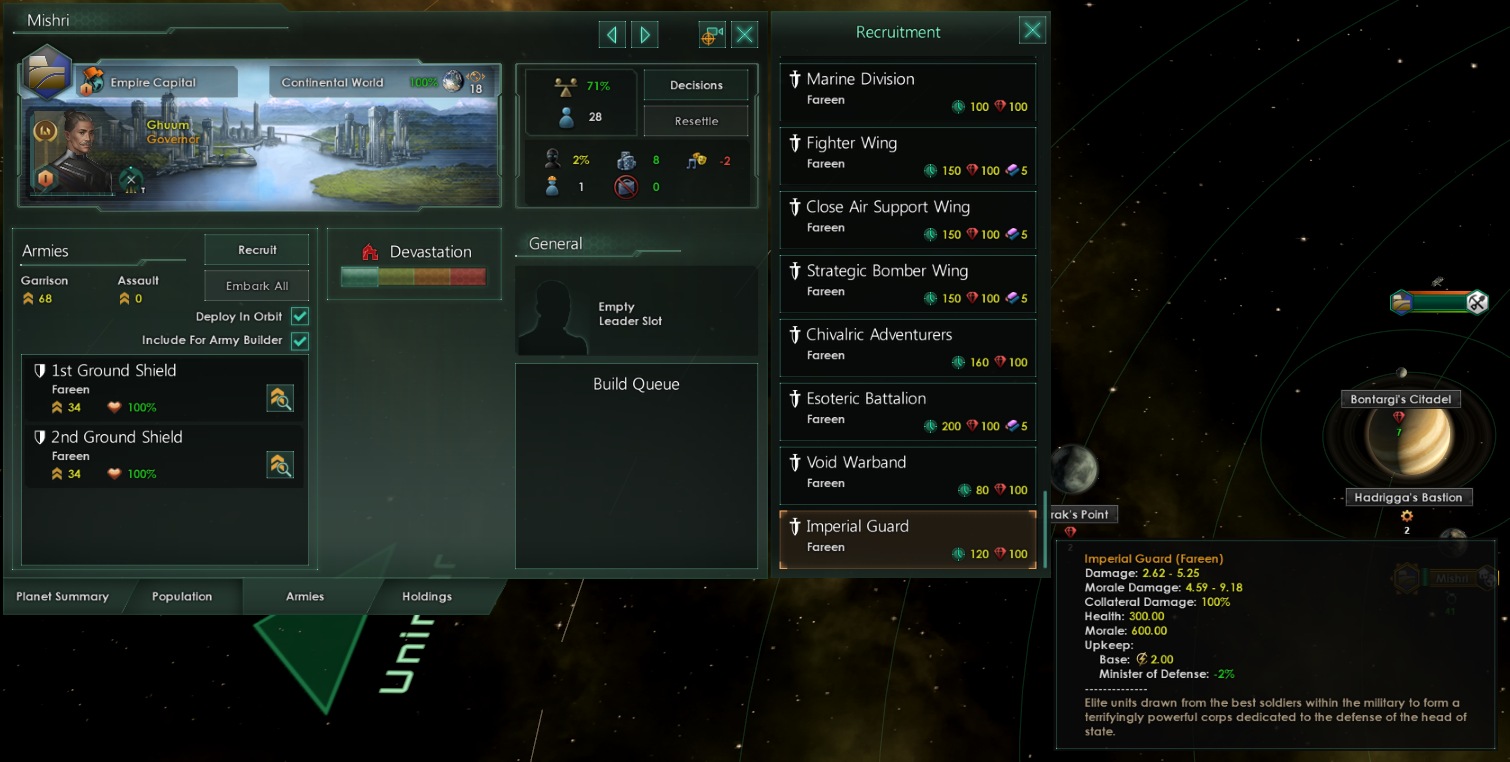This screenshot has width=1510, height=762.
Task: Click the Empty Leader Slot
Action: (637, 310)
